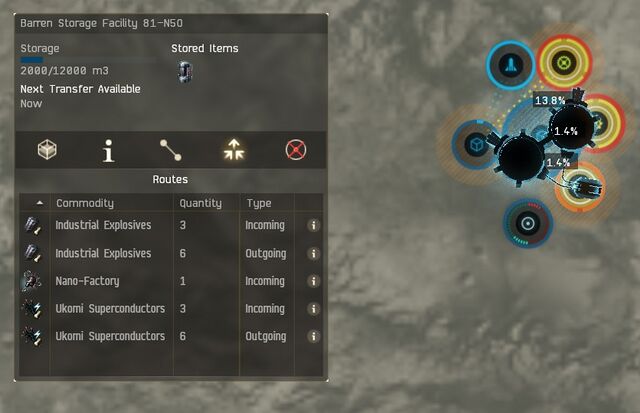Select the outgoing Industrial Explosives route
The width and height of the screenshot is (640, 413).
103,254
